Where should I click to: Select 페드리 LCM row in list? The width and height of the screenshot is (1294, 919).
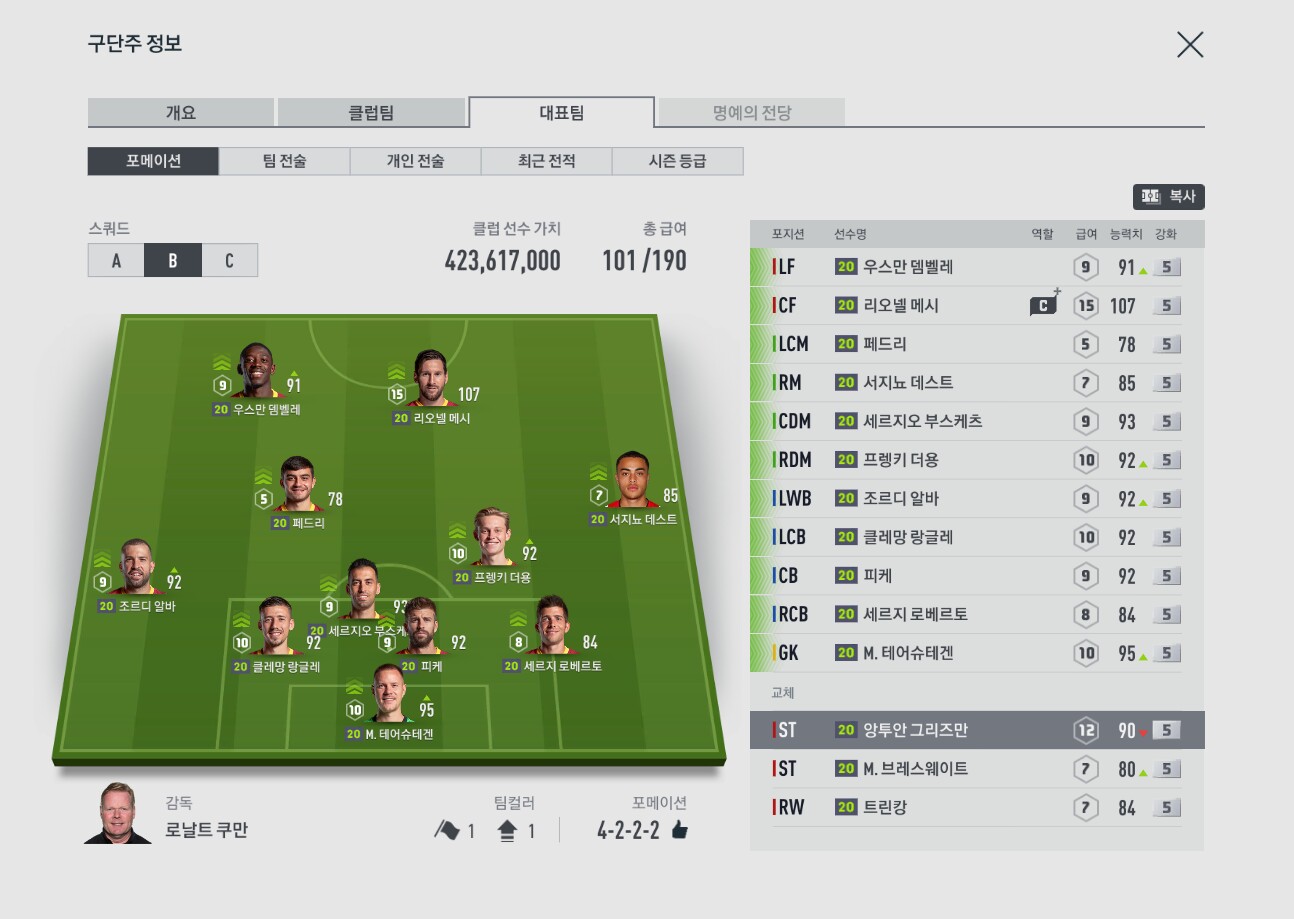pos(976,344)
